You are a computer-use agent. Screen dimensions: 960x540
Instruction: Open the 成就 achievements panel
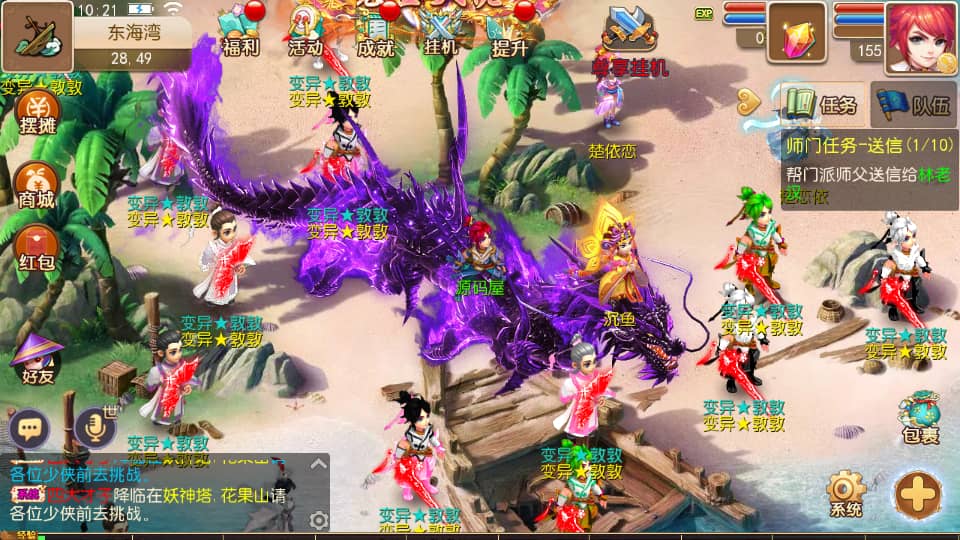[x=374, y=30]
